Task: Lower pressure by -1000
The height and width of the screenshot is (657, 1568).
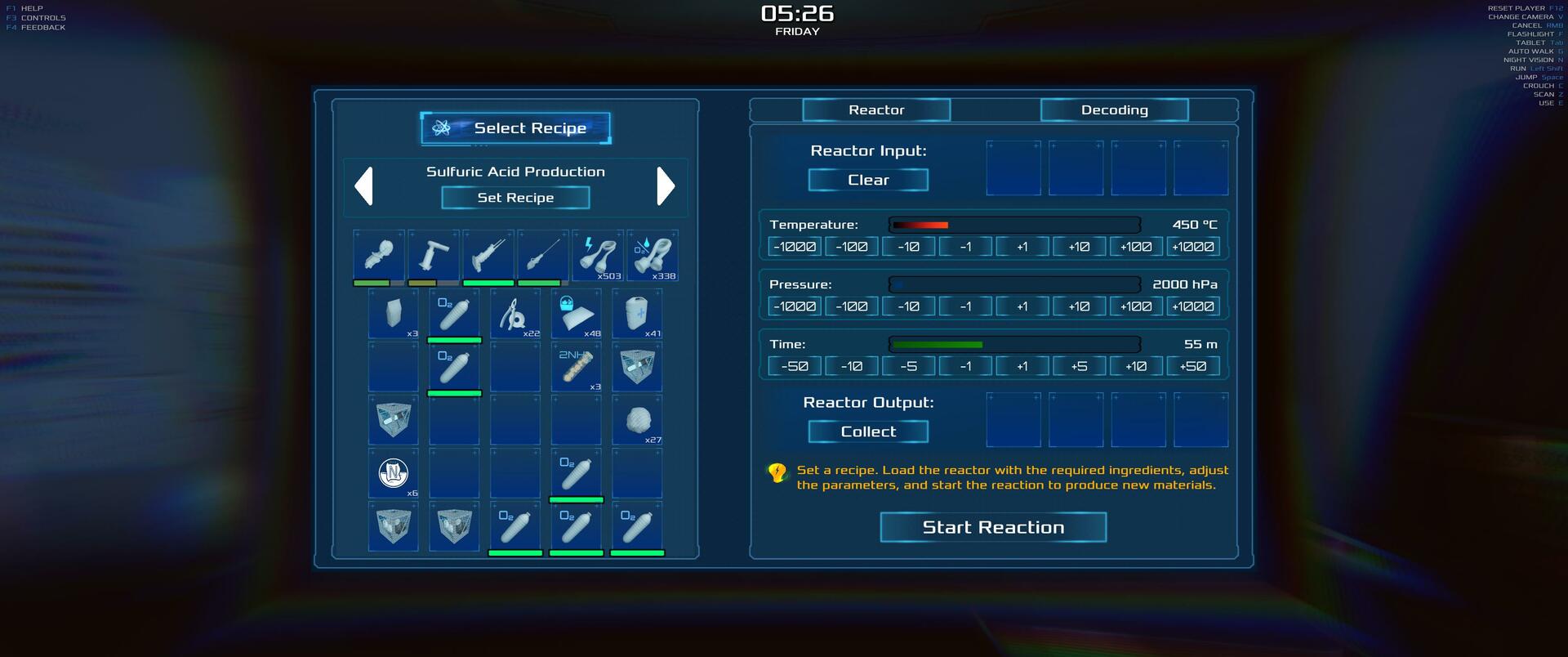Action: pos(795,306)
